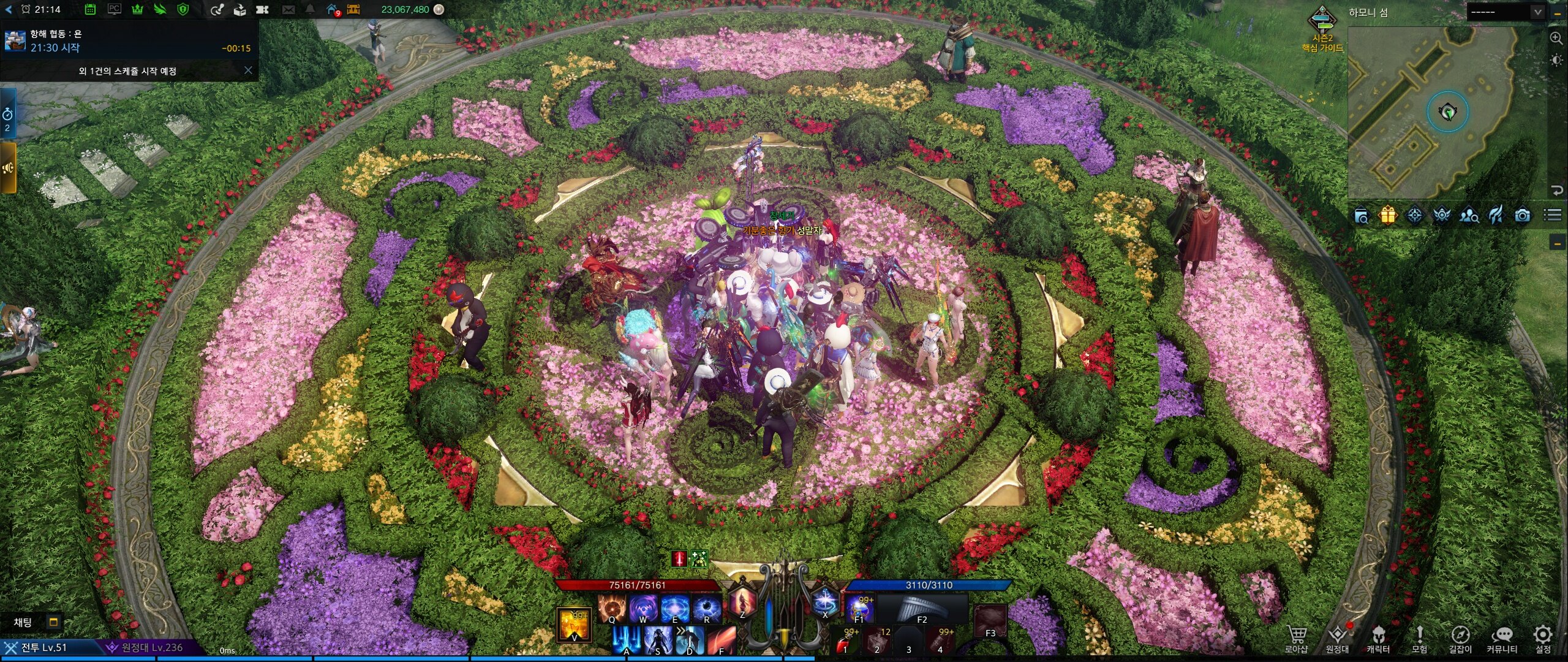Screen dimensions: 1568x662
Task: Open the Community menu with speech bubbles
Action: click(1502, 638)
